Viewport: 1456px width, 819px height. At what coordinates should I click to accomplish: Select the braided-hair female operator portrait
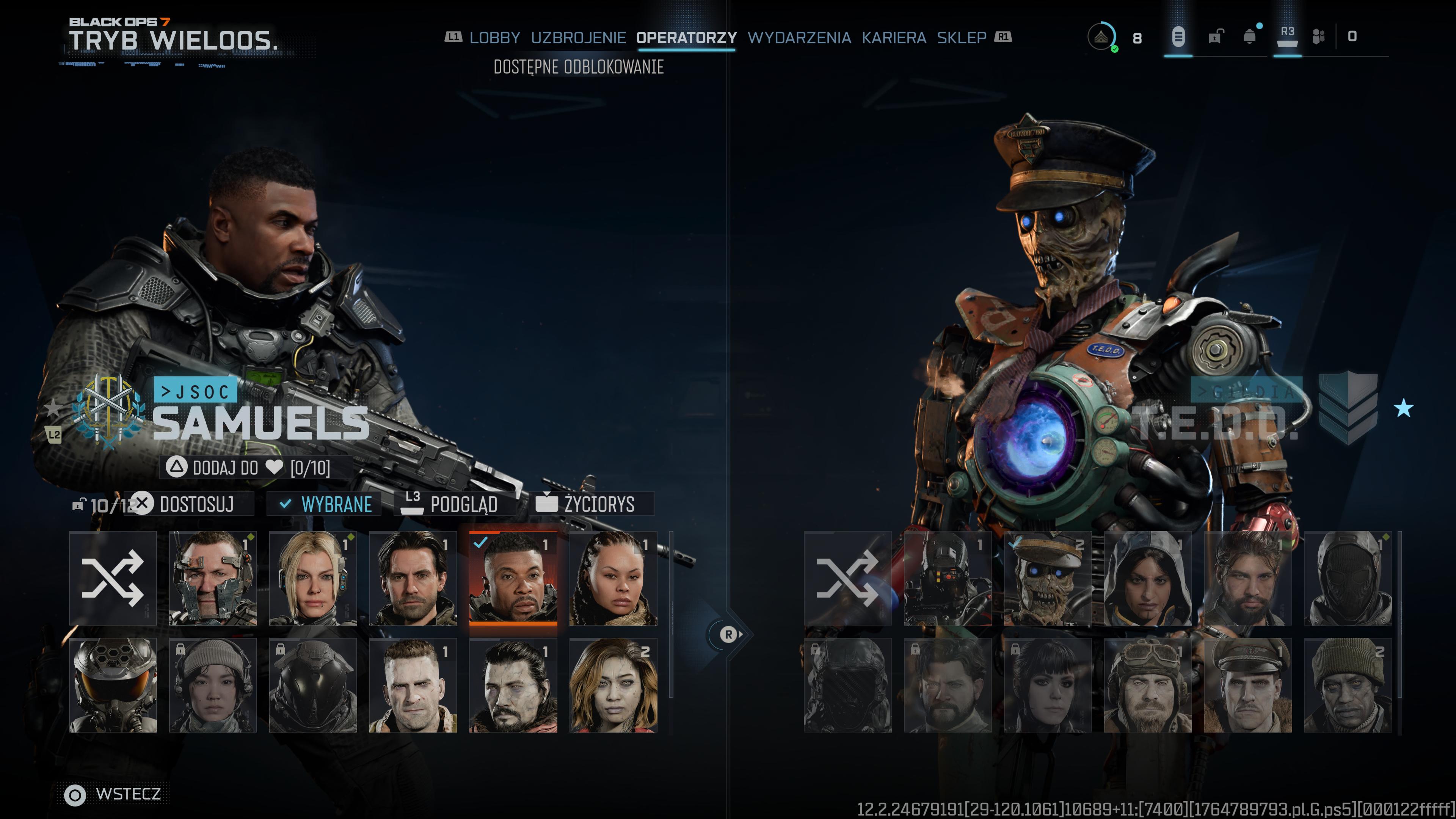point(613,577)
